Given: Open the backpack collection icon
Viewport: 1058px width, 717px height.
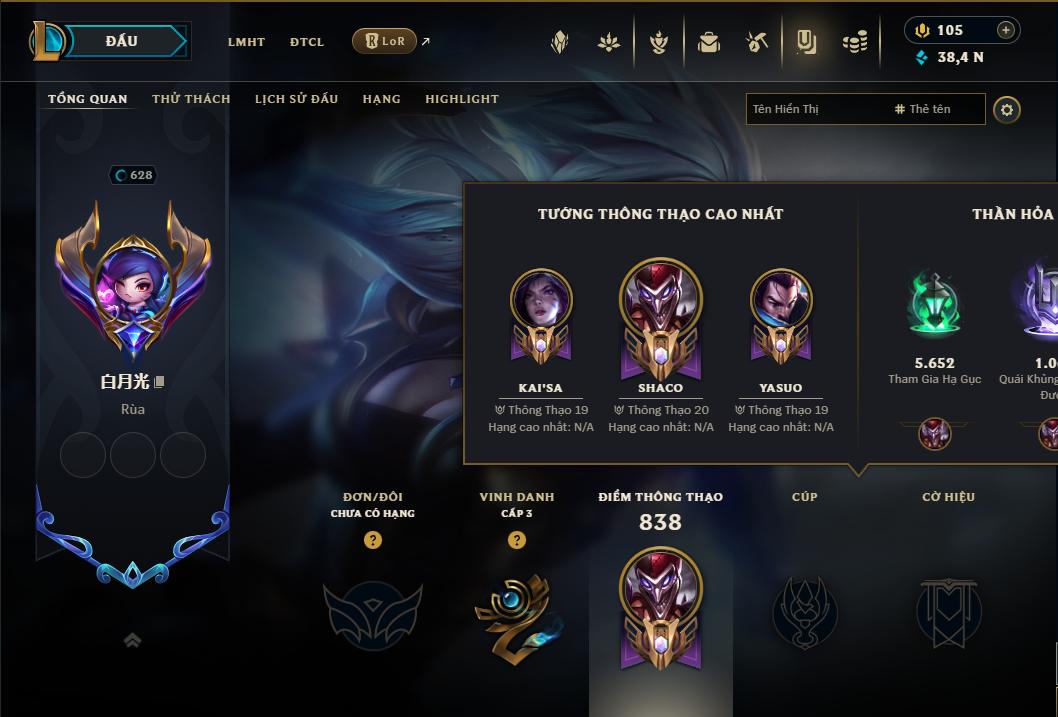Looking at the screenshot, I should click(x=709, y=42).
